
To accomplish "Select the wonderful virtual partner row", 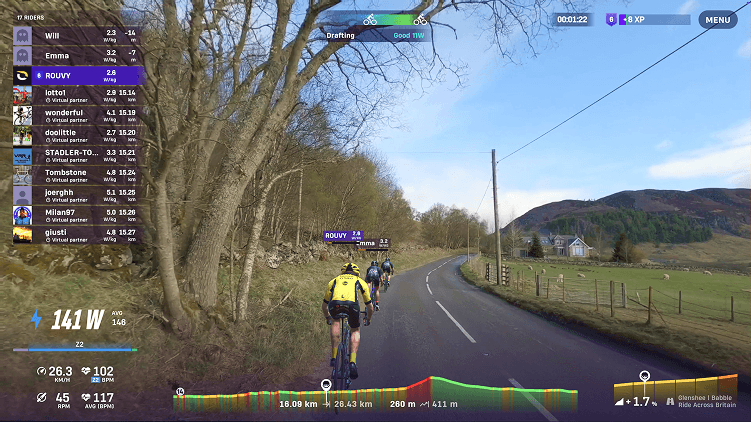I will click(76, 115).
